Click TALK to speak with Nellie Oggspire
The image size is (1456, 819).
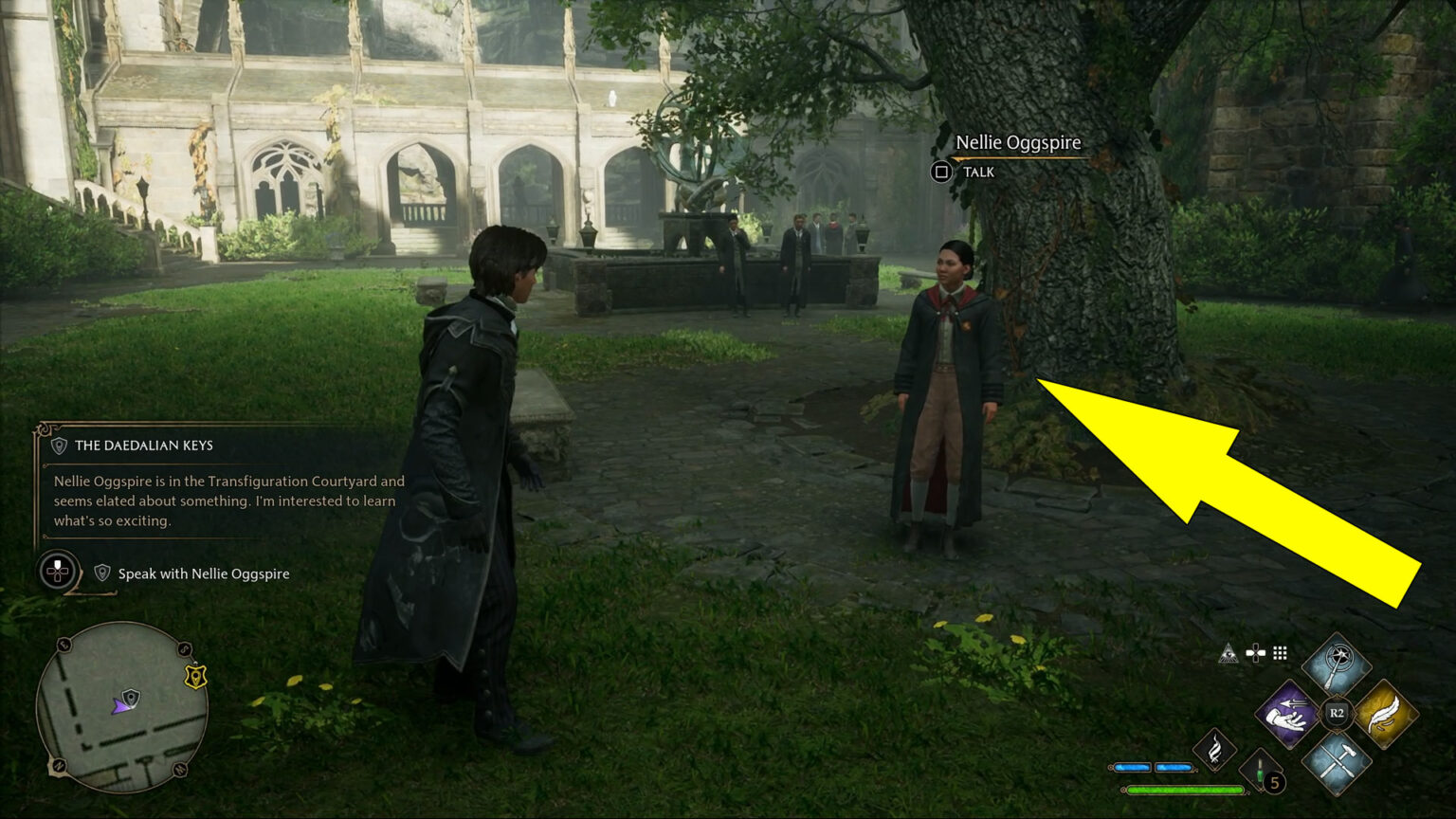[978, 172]
